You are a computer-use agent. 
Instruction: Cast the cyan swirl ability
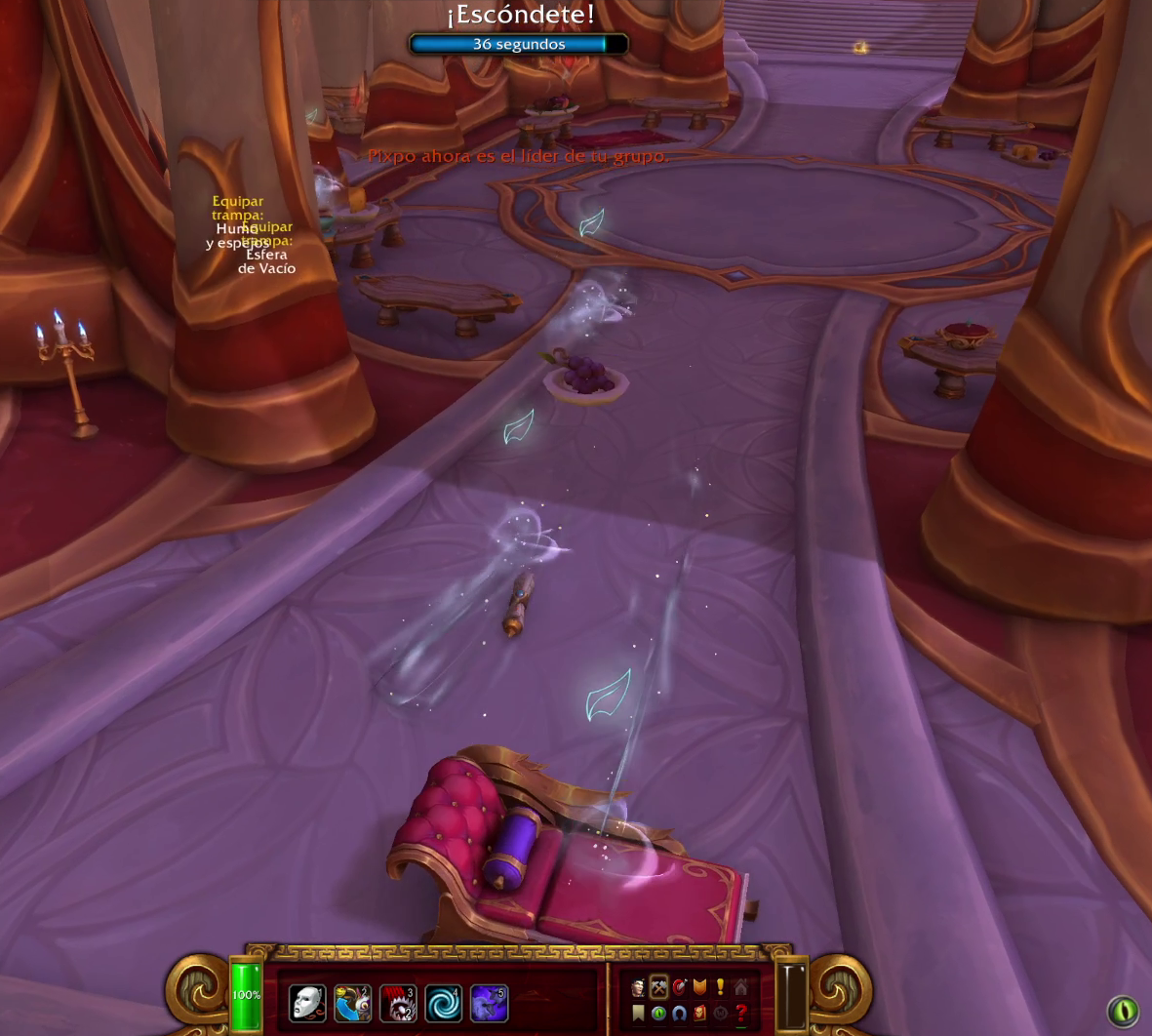[444, 1003]
